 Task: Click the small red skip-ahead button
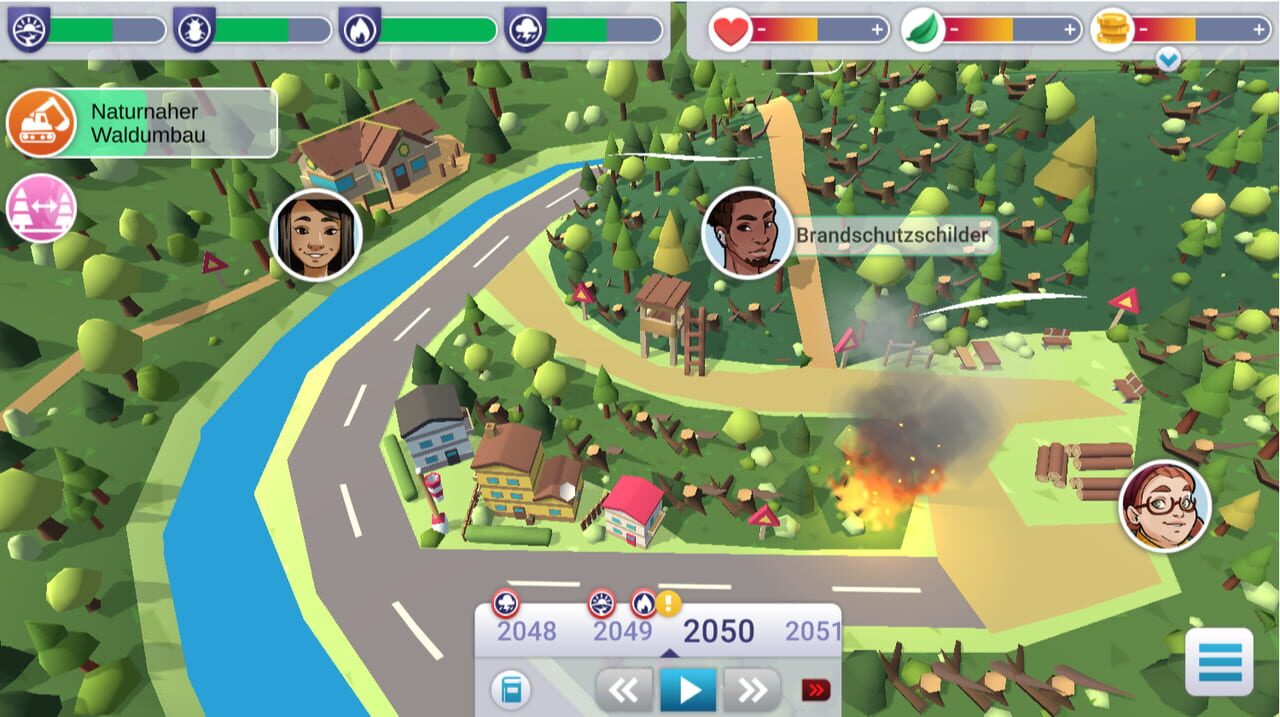point(815,690)
